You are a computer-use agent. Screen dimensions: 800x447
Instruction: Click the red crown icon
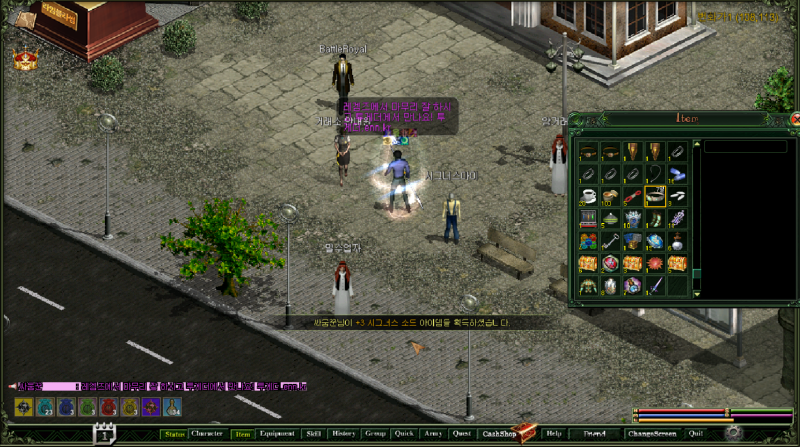25,60
